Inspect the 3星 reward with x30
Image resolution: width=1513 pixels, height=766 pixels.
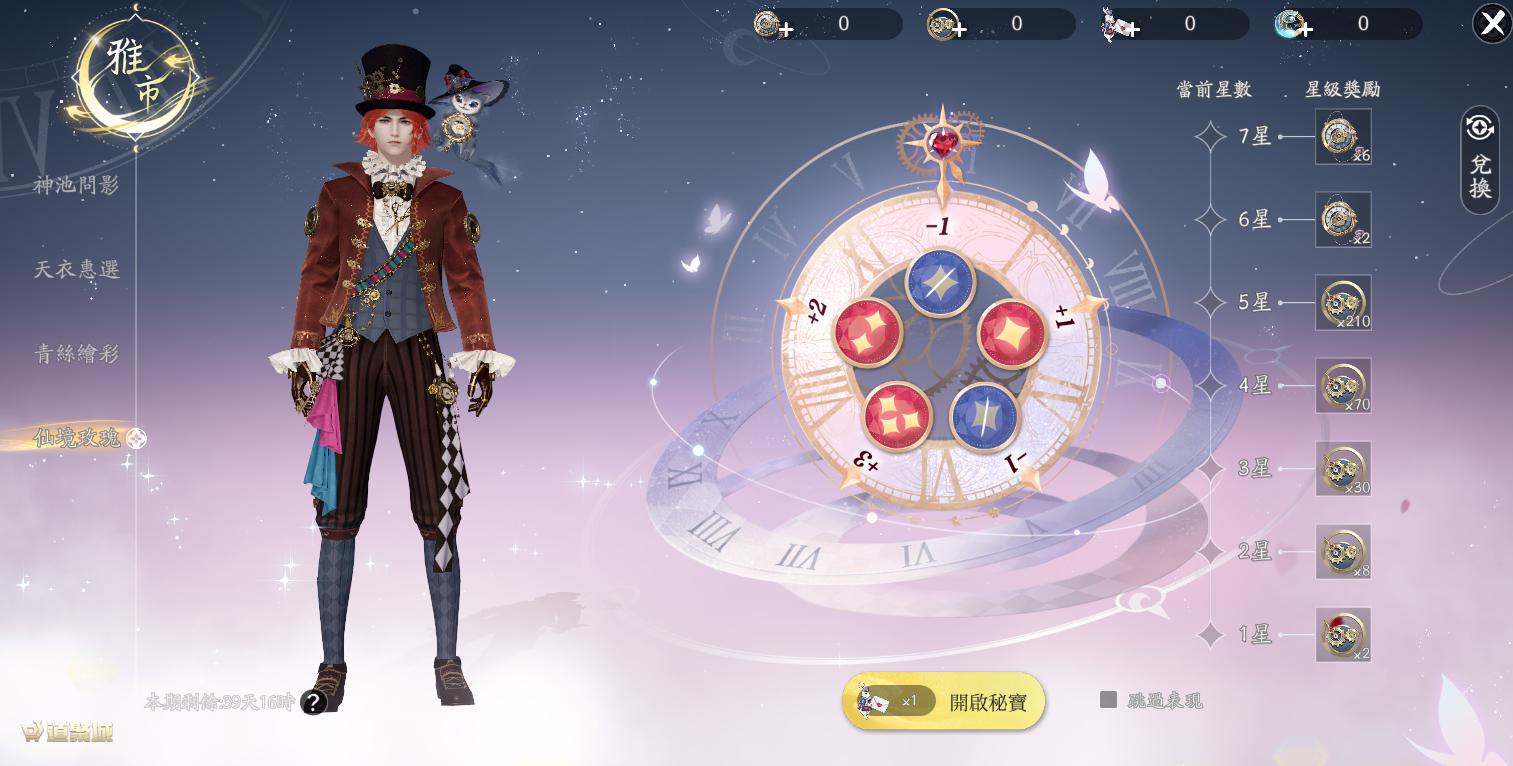pyautogui.click(x=1343, y=469)
